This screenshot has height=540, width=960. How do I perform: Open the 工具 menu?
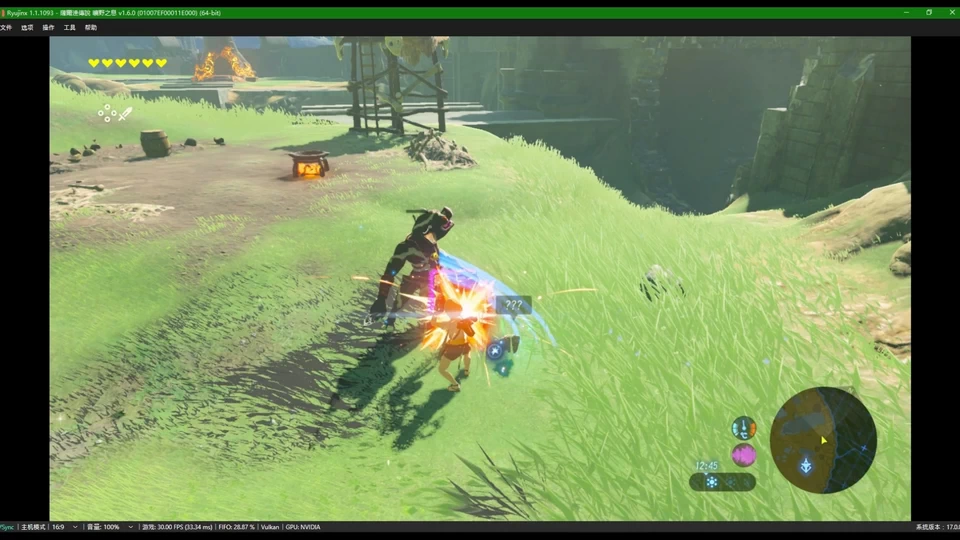click(x=69, y=28)
